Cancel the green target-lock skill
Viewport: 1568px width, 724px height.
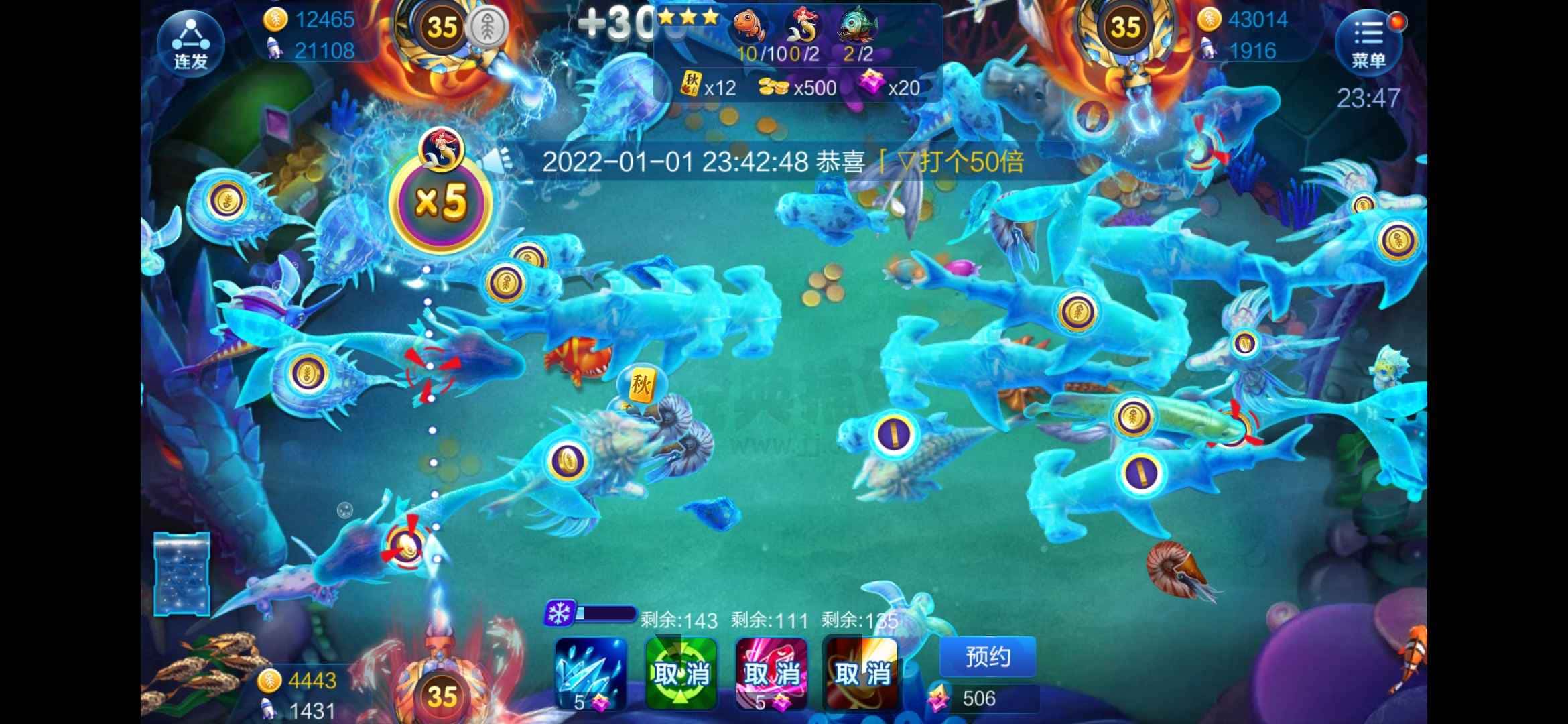coord(681,672)
